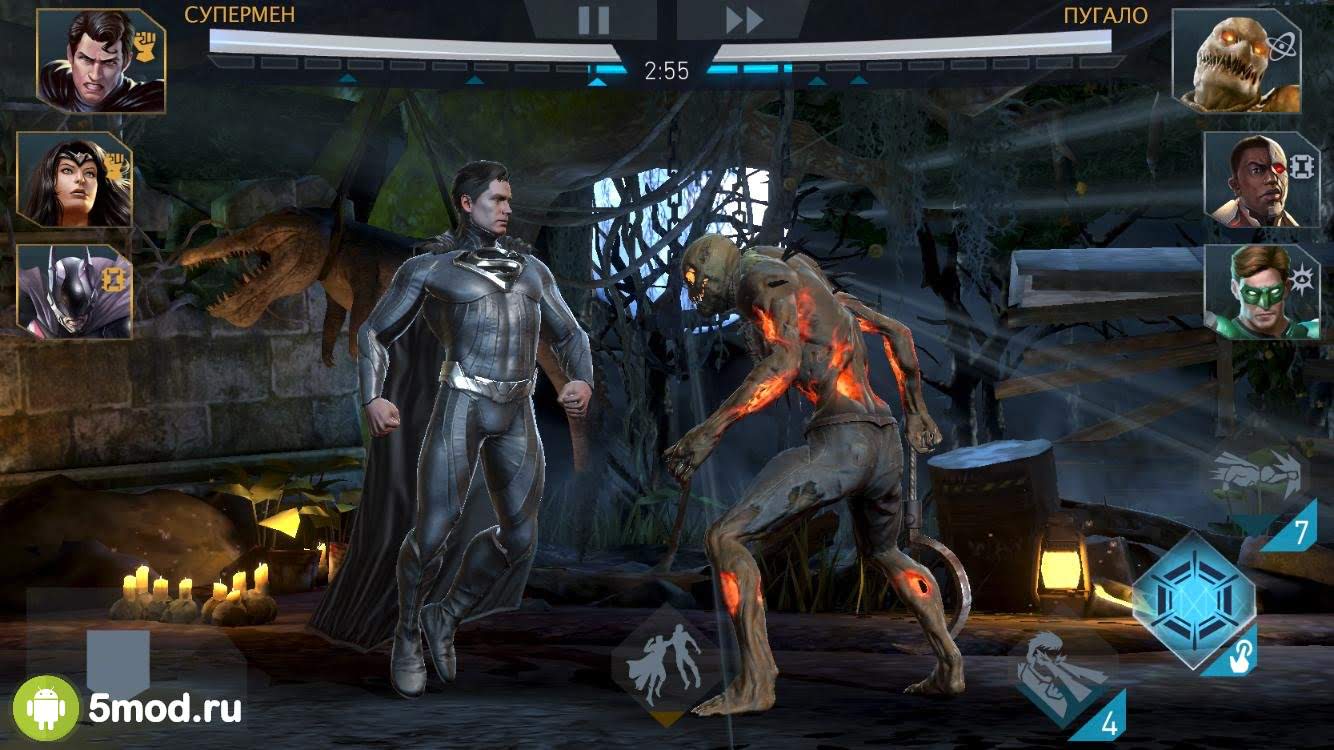The width and height of the screenshot is (1334, 750).
Task: Tag in Wonder Woman portrait
Action: (75, 180)
